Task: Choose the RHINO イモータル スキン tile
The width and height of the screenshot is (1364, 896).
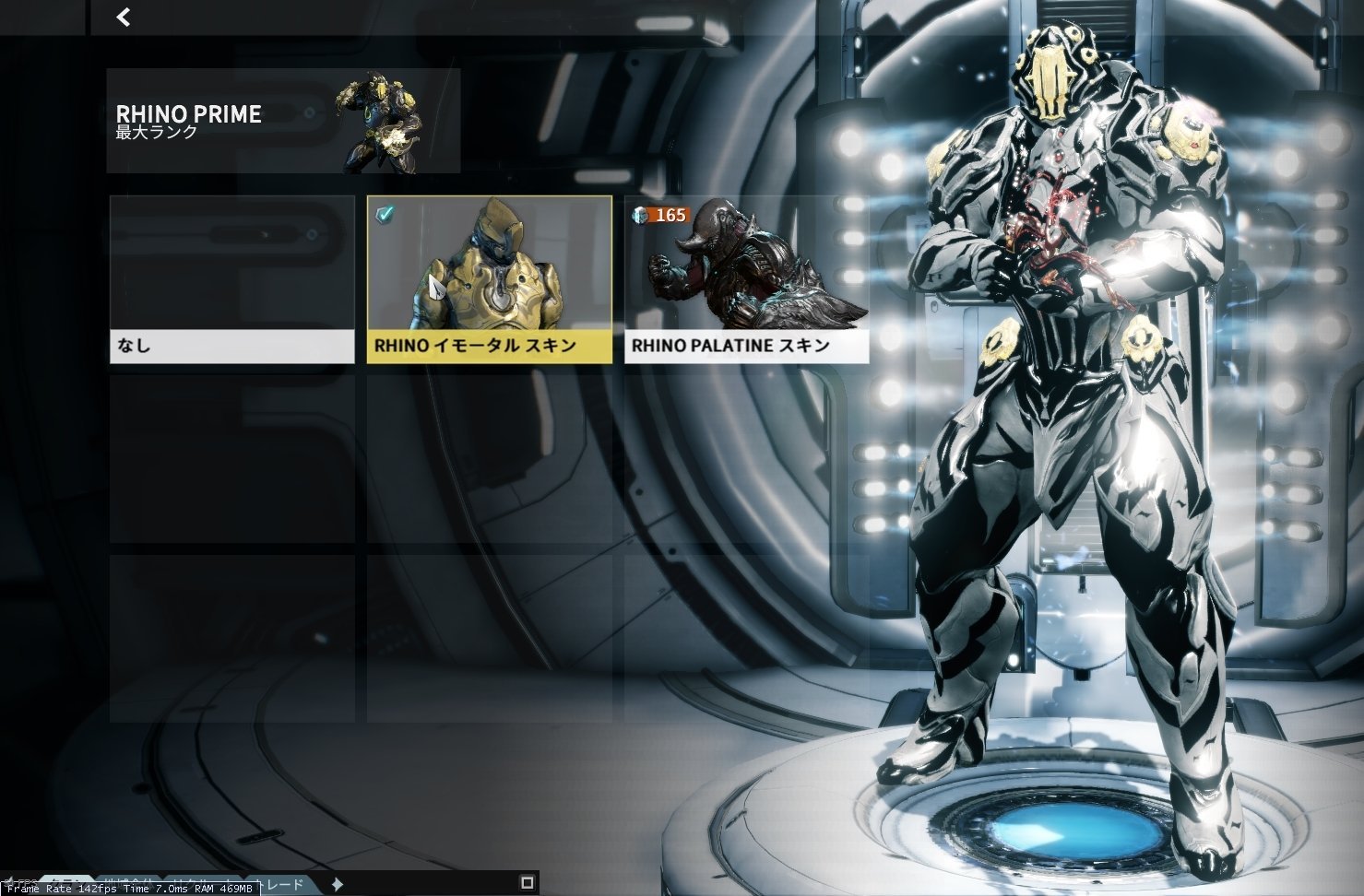Action: click(x=489, y=279)
